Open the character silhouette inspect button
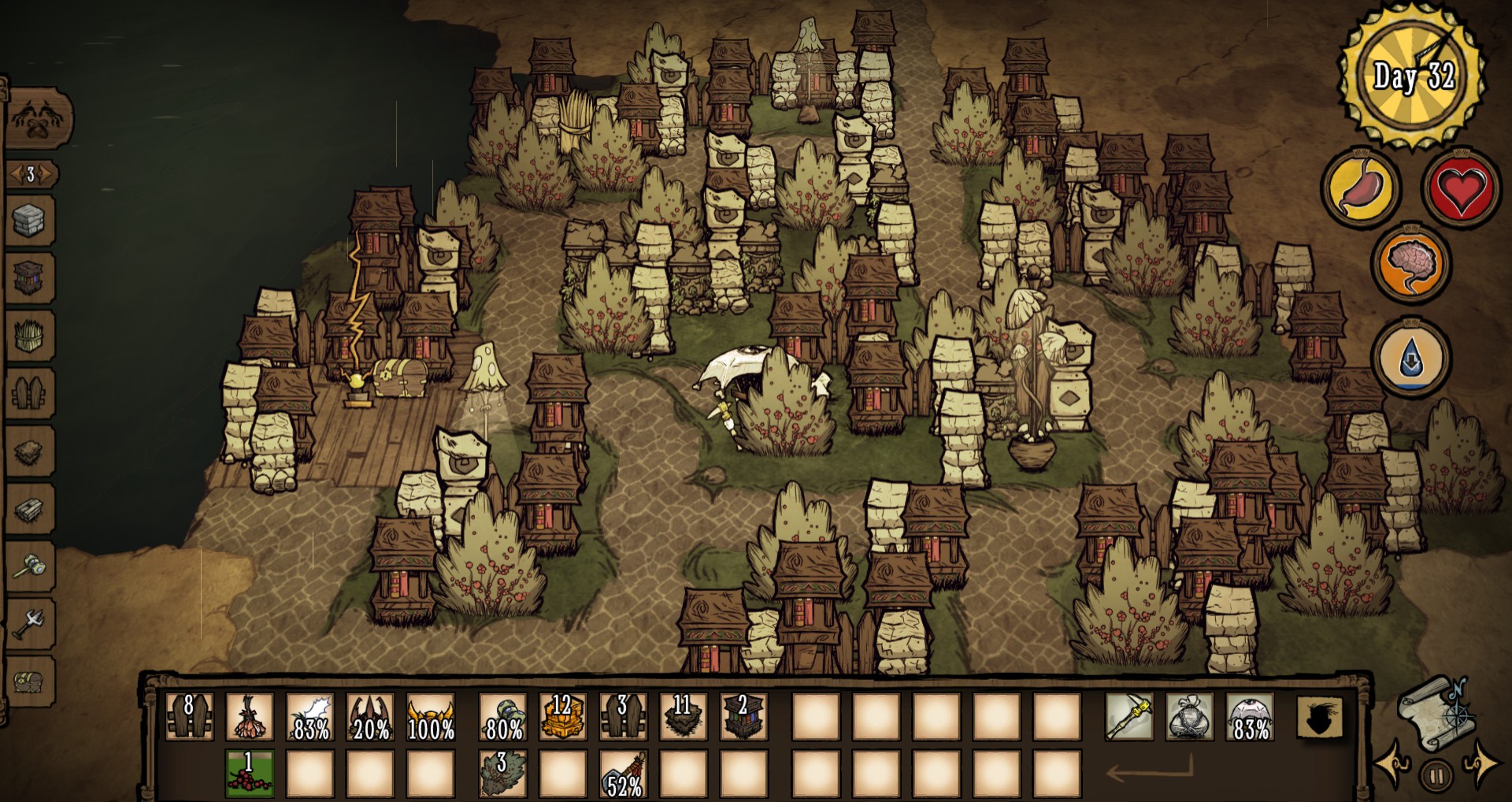The image size is (1512, 802). pyautogui.click(x=1320, y=718)
